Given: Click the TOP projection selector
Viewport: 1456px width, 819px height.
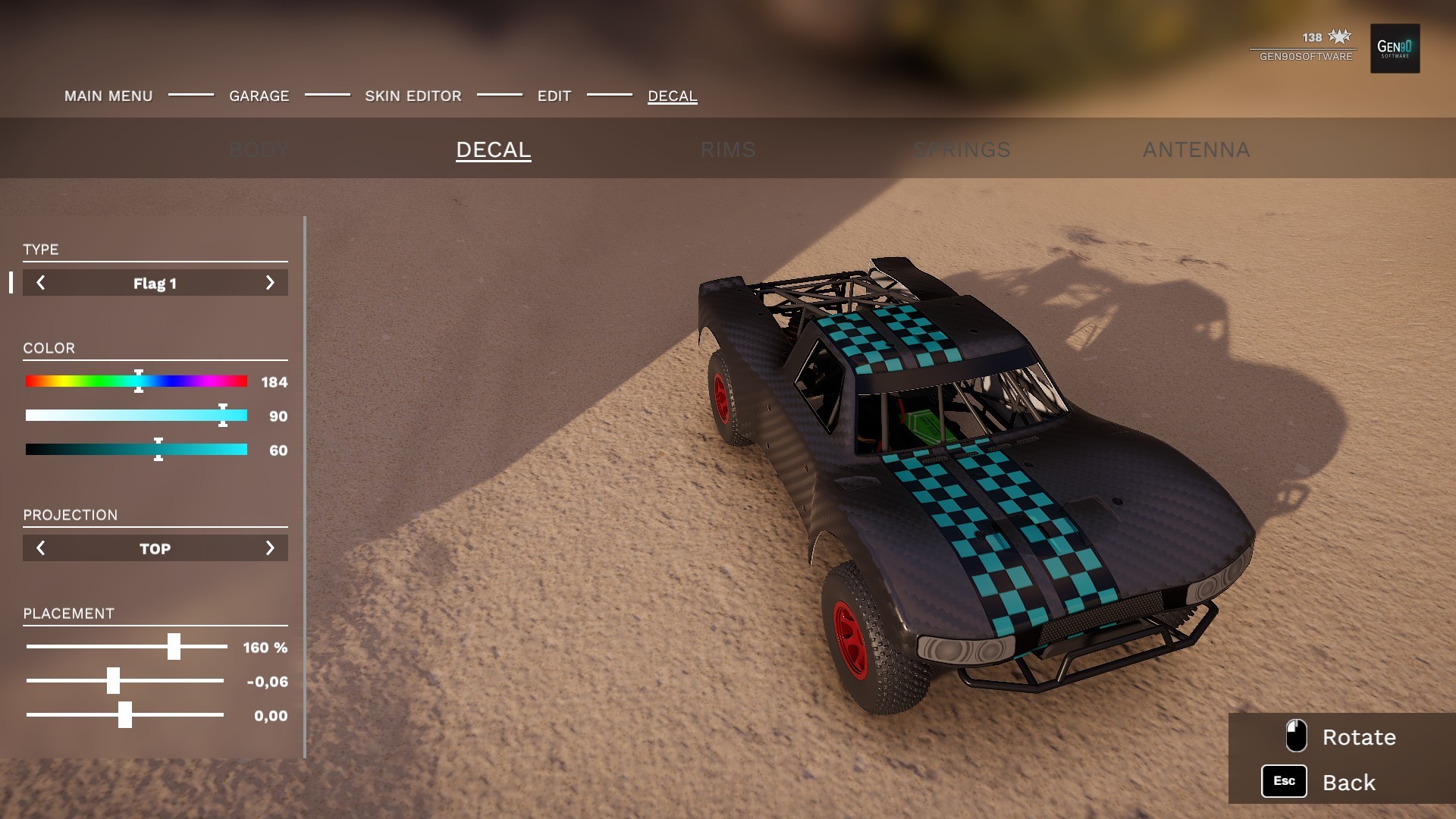Looking at the screenshot, I should (x=155, y=548).
